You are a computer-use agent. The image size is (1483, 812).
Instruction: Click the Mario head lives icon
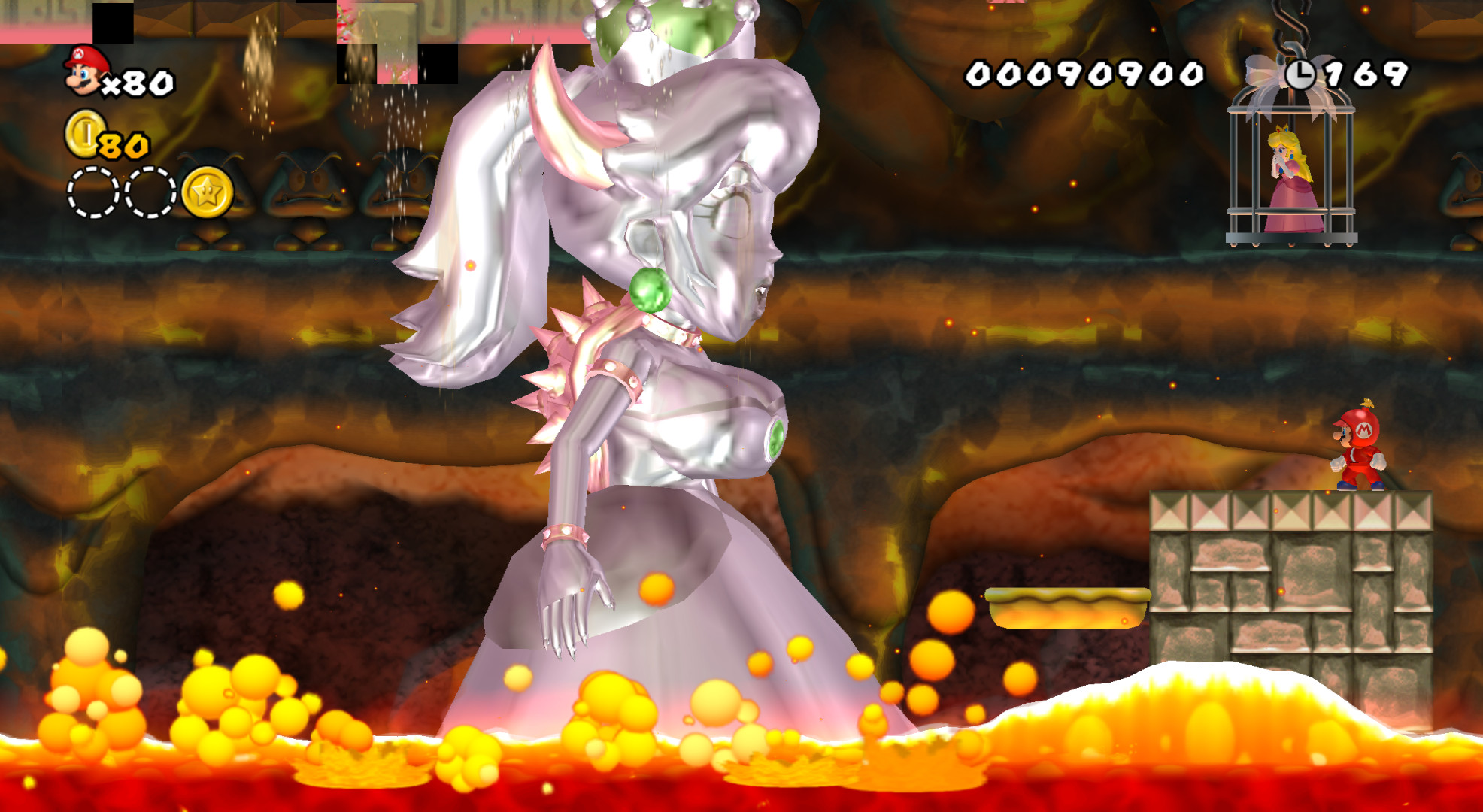[83, 71]
